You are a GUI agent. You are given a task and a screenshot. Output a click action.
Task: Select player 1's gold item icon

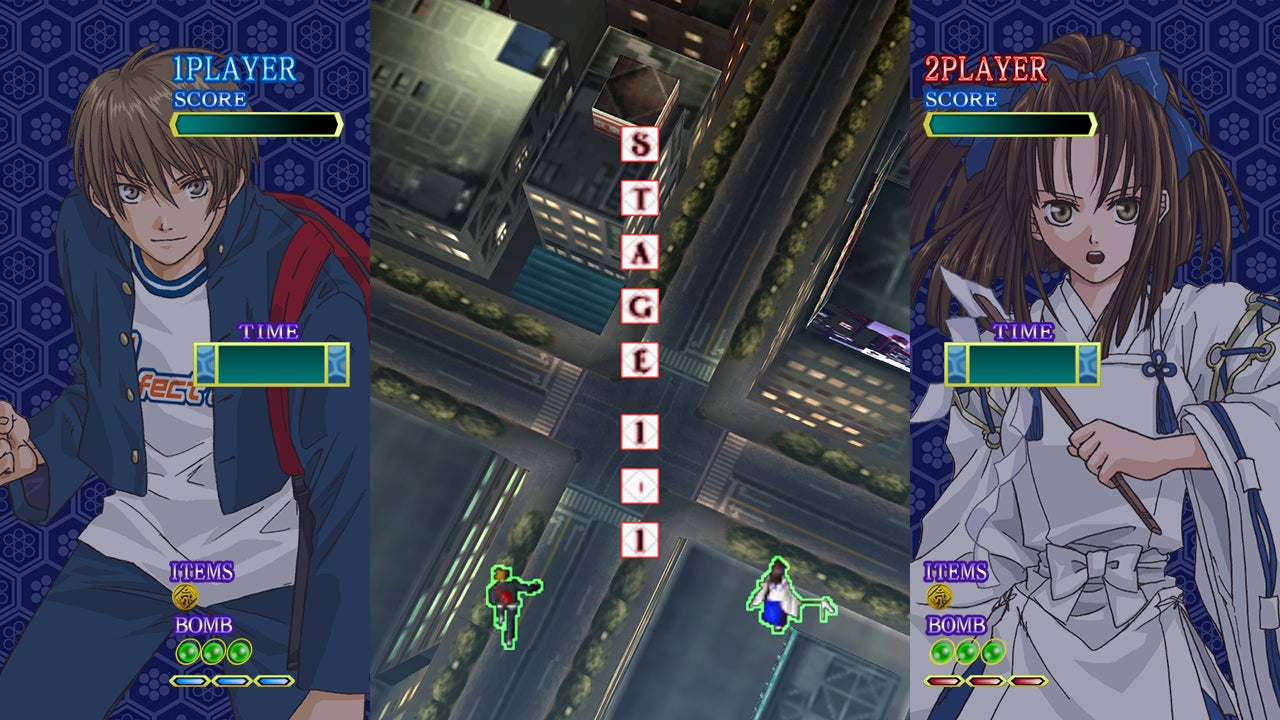pos(186,597)
